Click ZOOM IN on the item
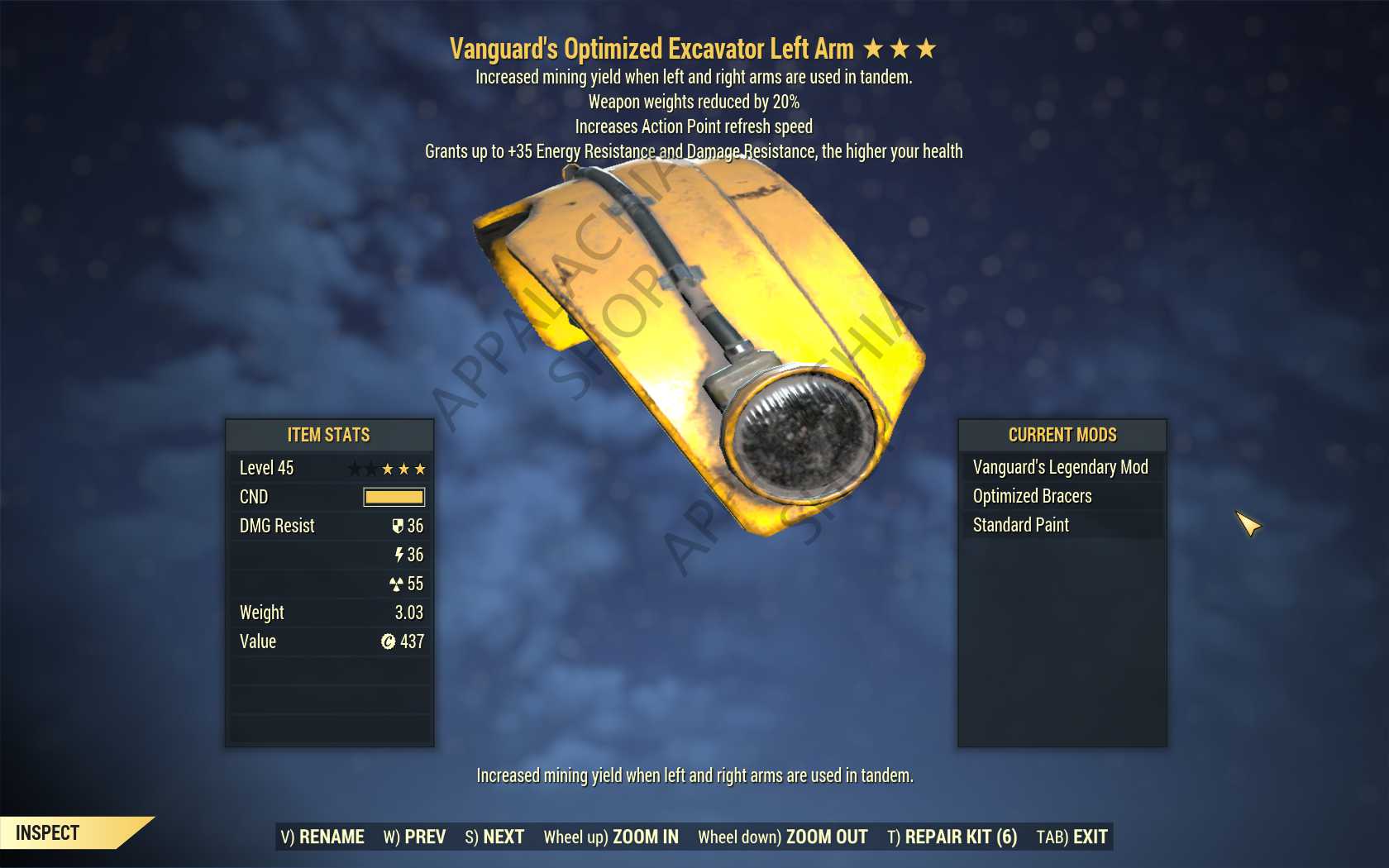The image size is (1389, 868). (x=611, y=837)
